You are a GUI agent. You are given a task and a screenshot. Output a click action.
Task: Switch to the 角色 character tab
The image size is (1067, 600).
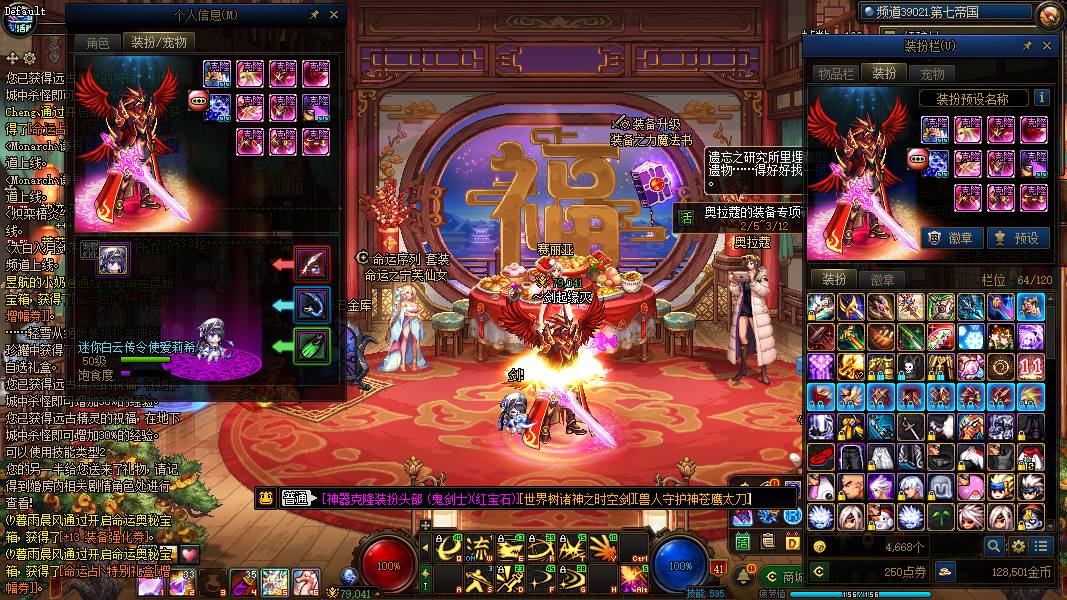pos(97,42)
